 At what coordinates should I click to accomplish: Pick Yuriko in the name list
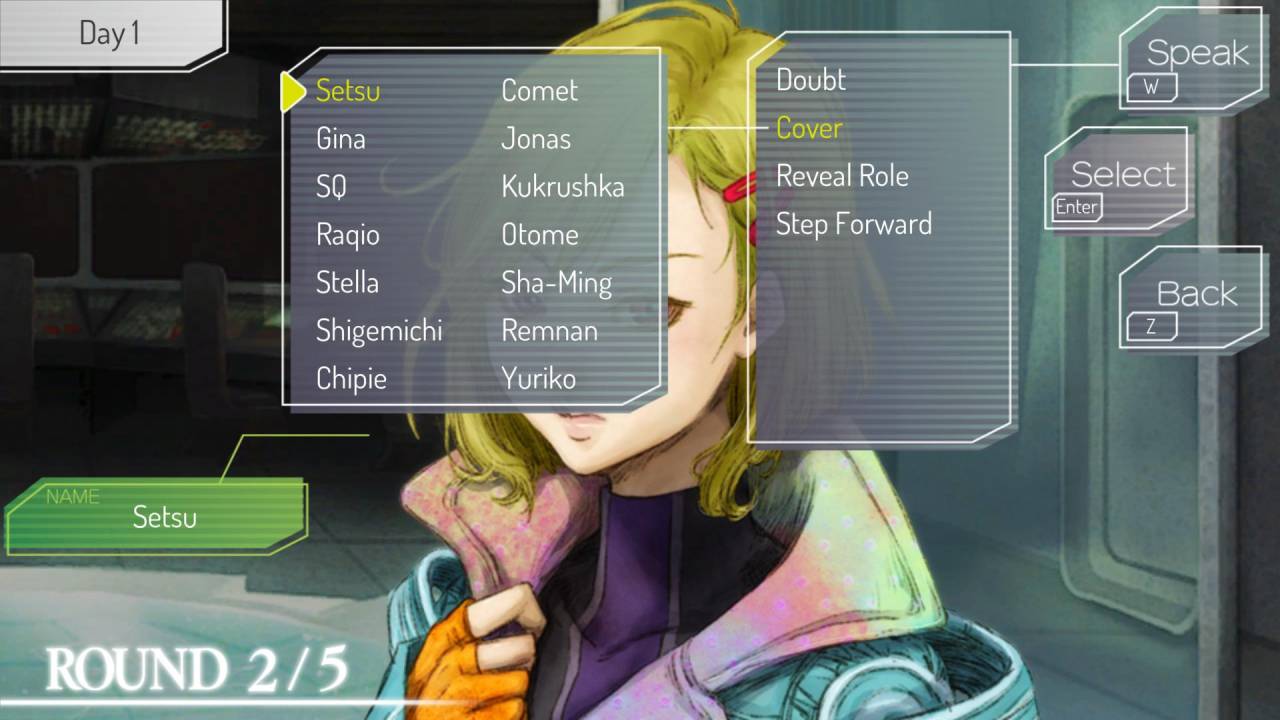pyautogui.click(x=538, y=379)
